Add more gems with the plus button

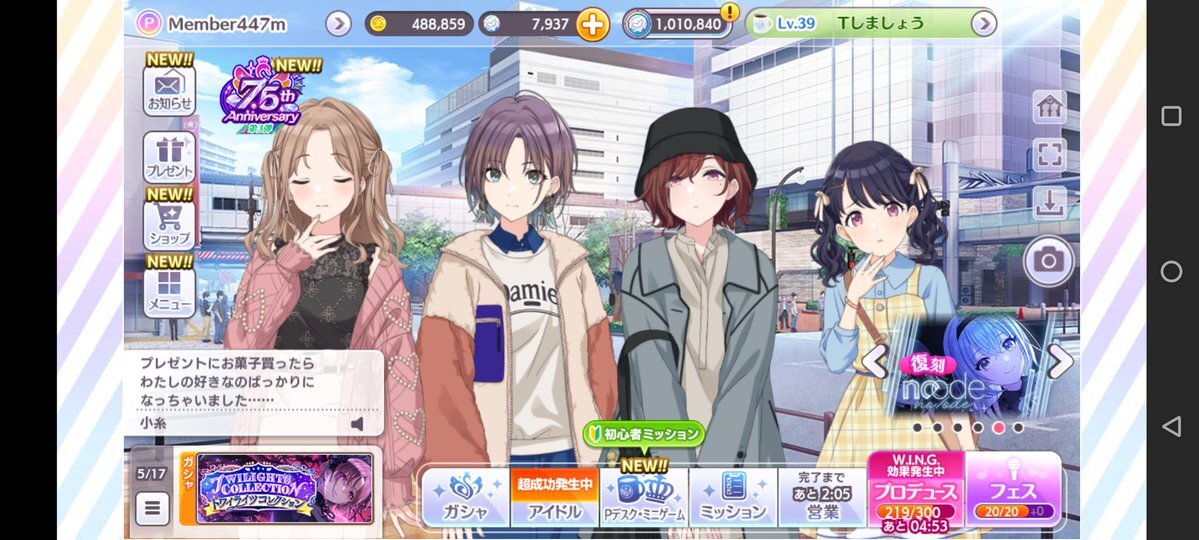point(592,24)
